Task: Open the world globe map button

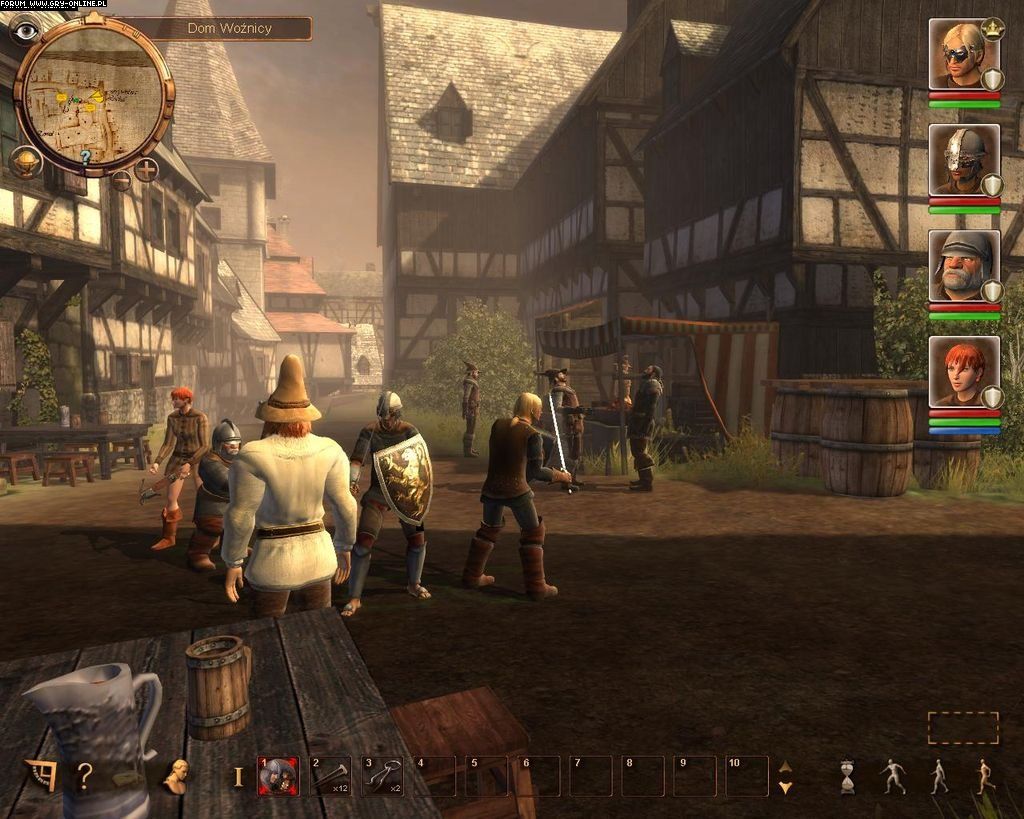Action: tap(25, 160)
